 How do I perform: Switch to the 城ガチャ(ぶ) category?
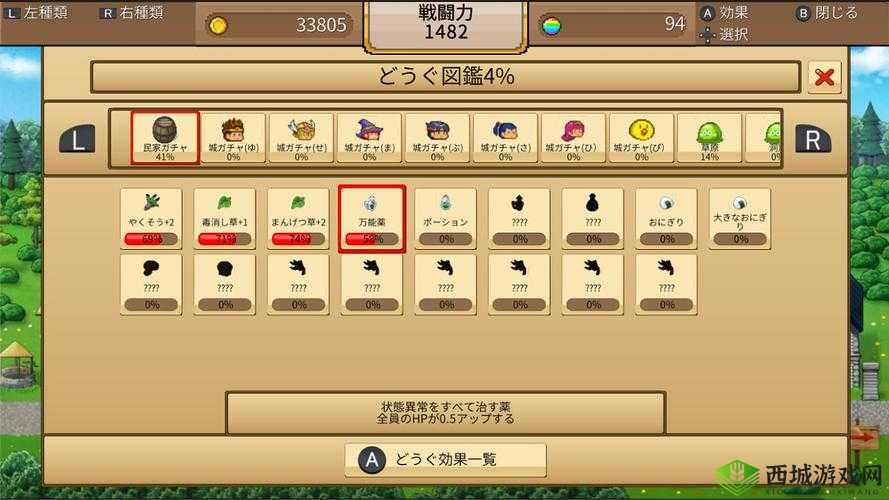[437, 138]
